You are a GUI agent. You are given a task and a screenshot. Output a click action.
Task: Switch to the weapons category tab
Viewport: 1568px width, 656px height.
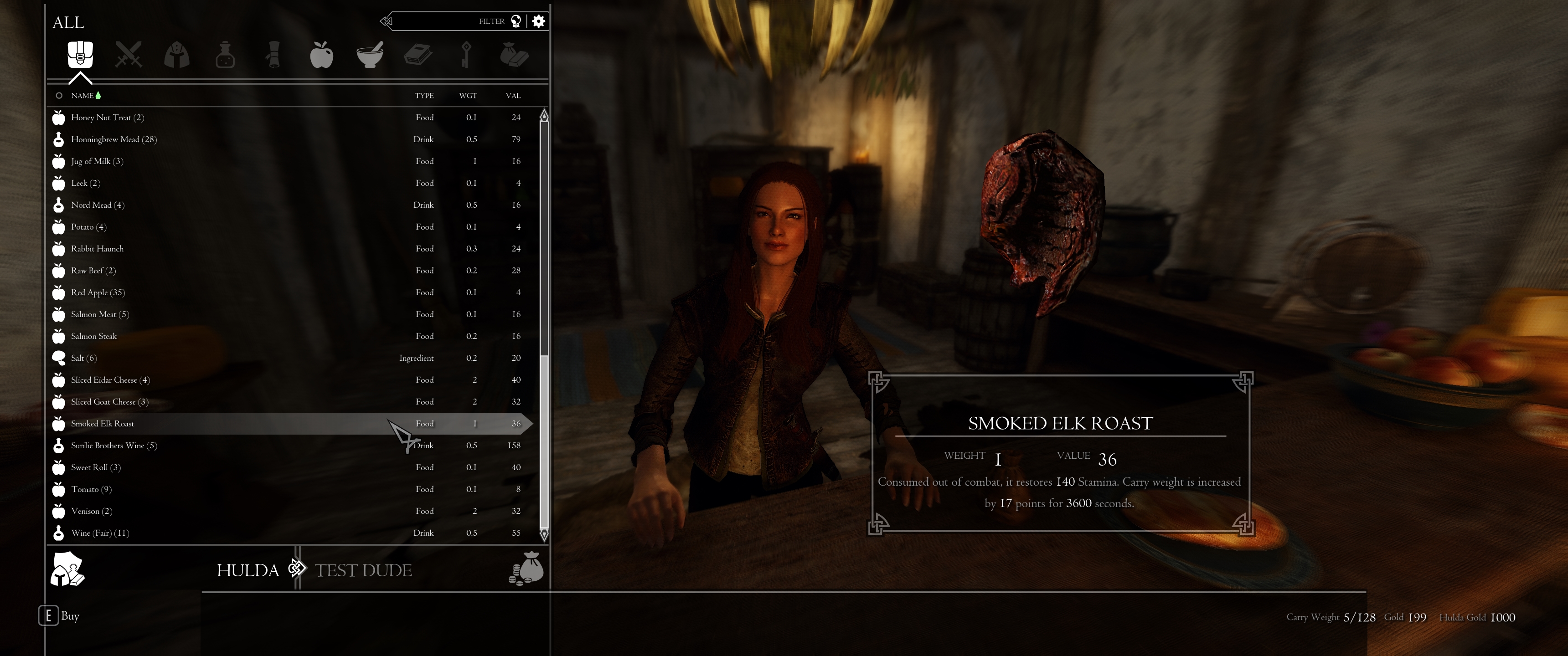pos(129,55)
